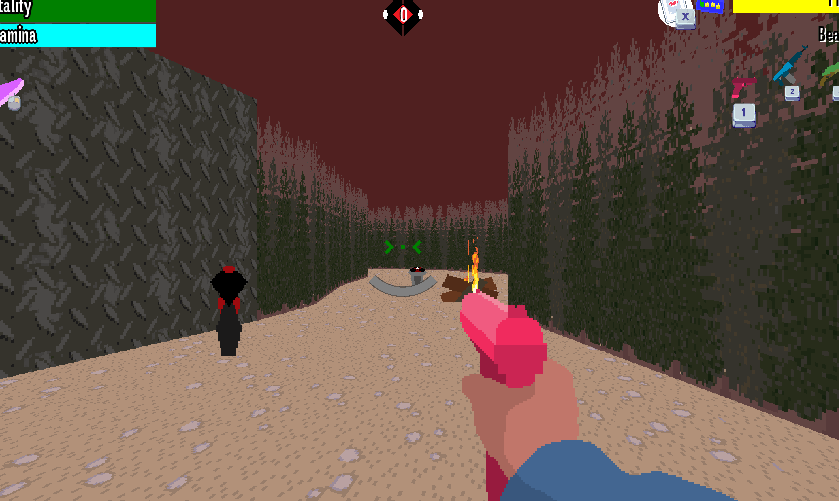The height and width of the screenshot is (501, 839).
Task: Switch to the blue assault rifle icon
Action: coord(790,68)
